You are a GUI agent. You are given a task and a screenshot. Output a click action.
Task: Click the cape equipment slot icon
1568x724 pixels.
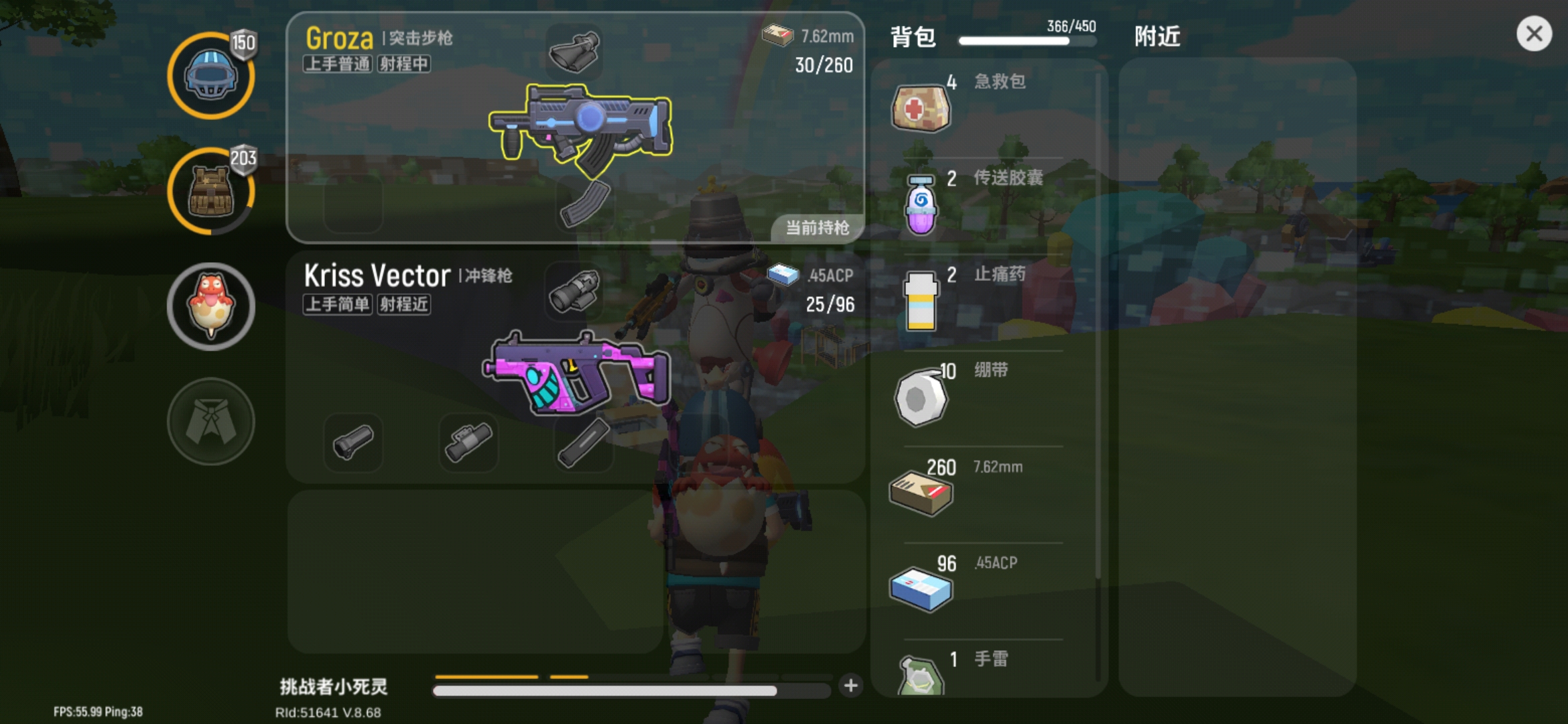(211, 421)
